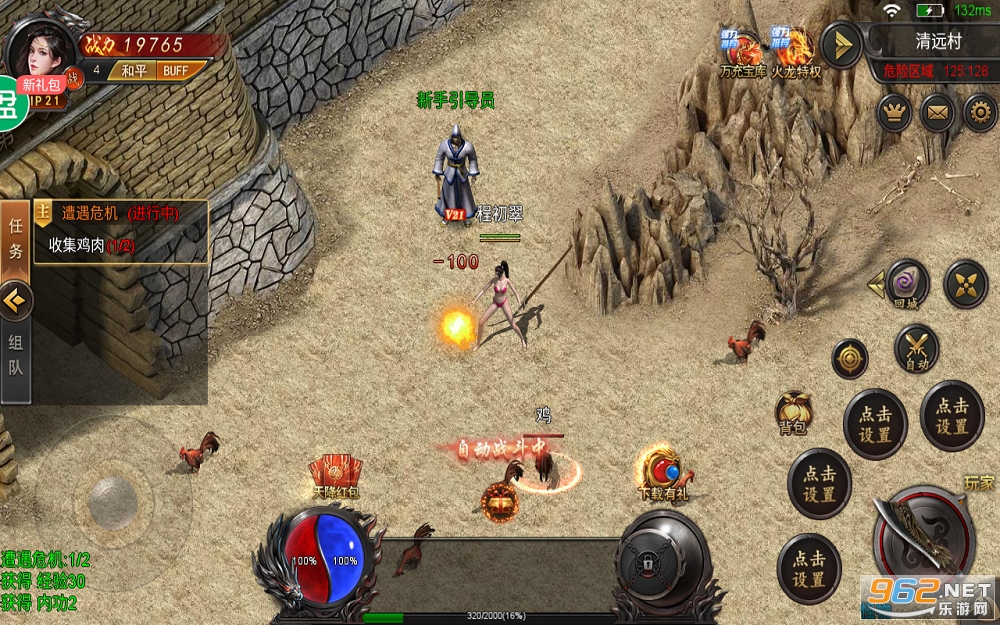
Task: Toggle the 自动 auto-battle button
Action: 917,348
